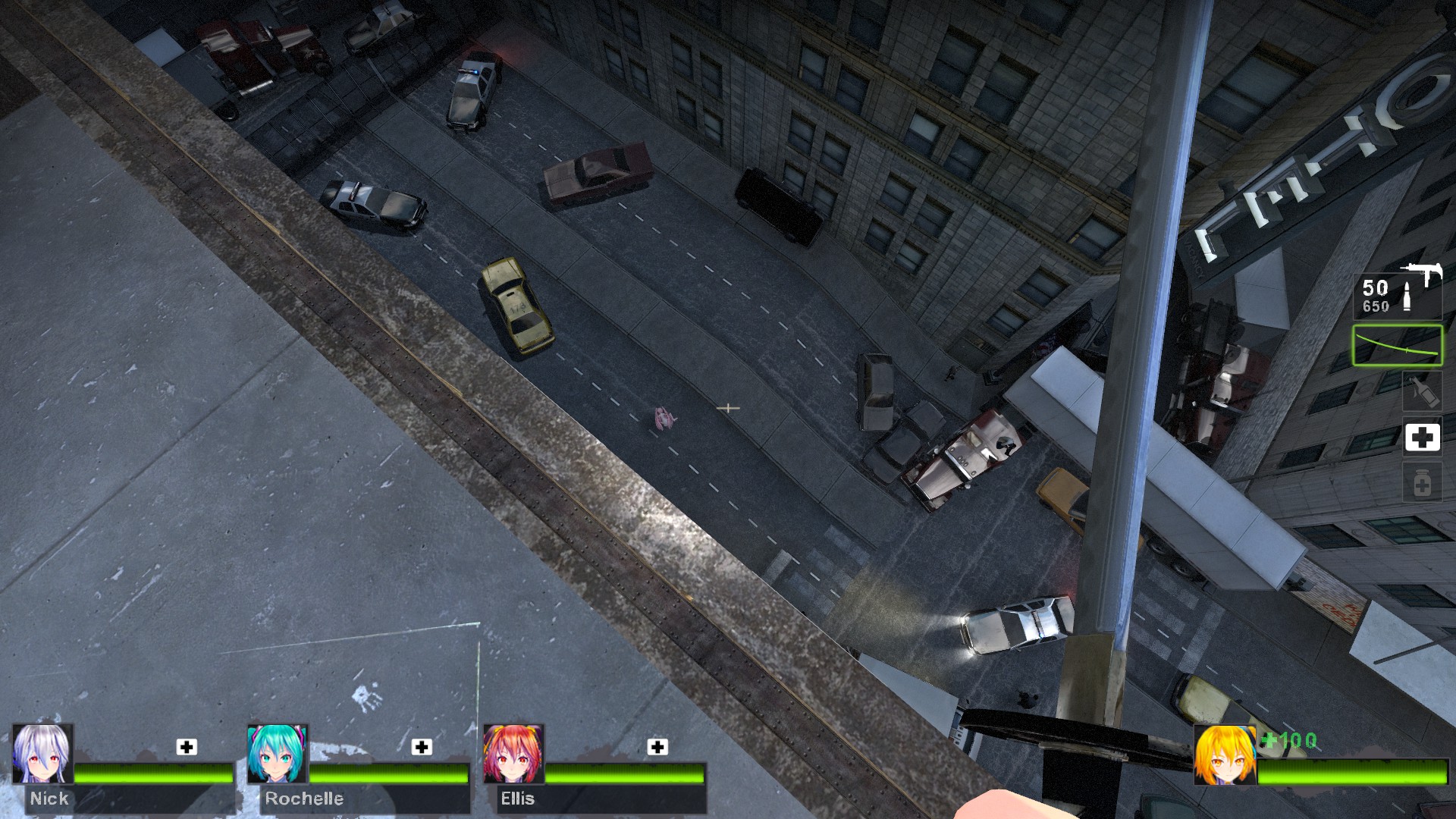Select the first aid kit slot
This screenshot has height=819, width=1456.
1422,438
